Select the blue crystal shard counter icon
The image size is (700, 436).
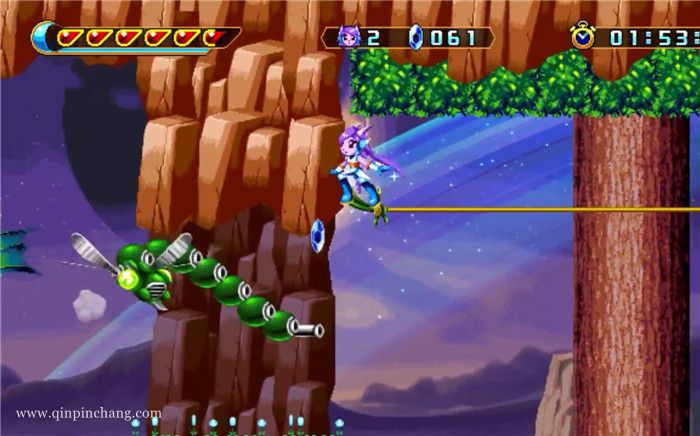pos(416,38)
